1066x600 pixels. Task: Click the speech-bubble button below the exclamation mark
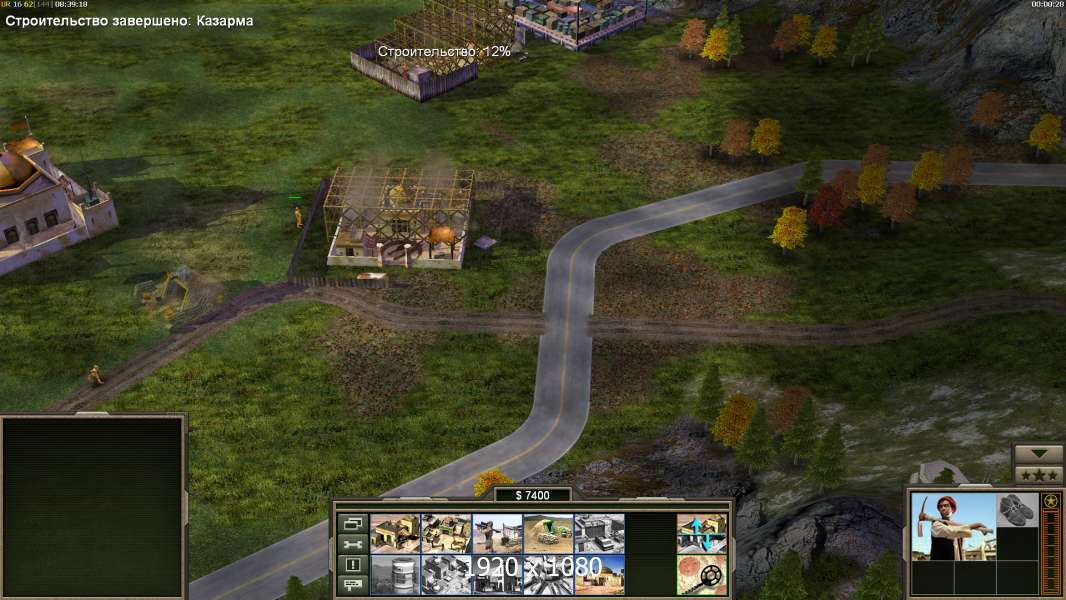click(351, 585)
